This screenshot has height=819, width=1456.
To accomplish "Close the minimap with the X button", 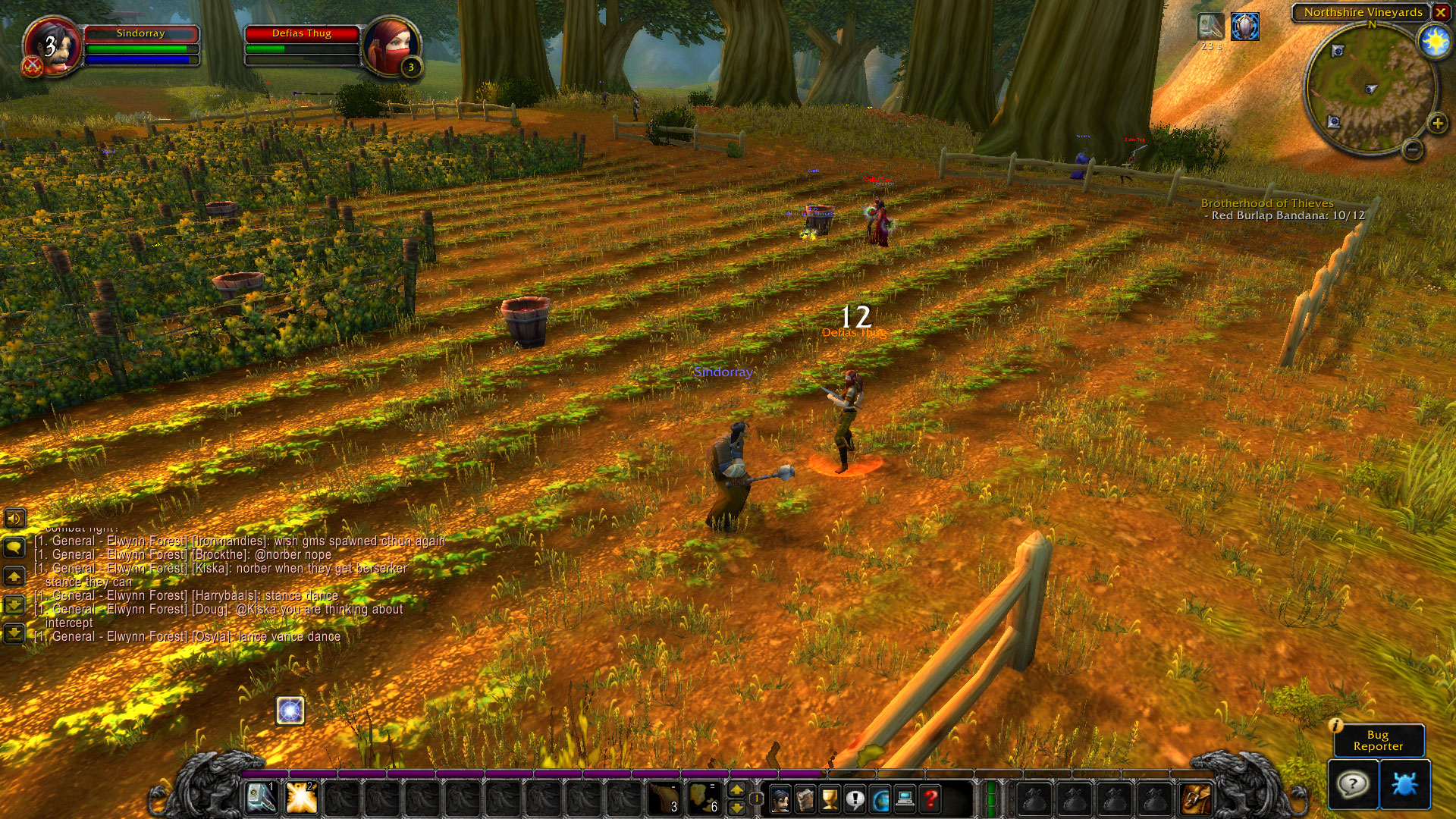I will [x=1441, y=12].
